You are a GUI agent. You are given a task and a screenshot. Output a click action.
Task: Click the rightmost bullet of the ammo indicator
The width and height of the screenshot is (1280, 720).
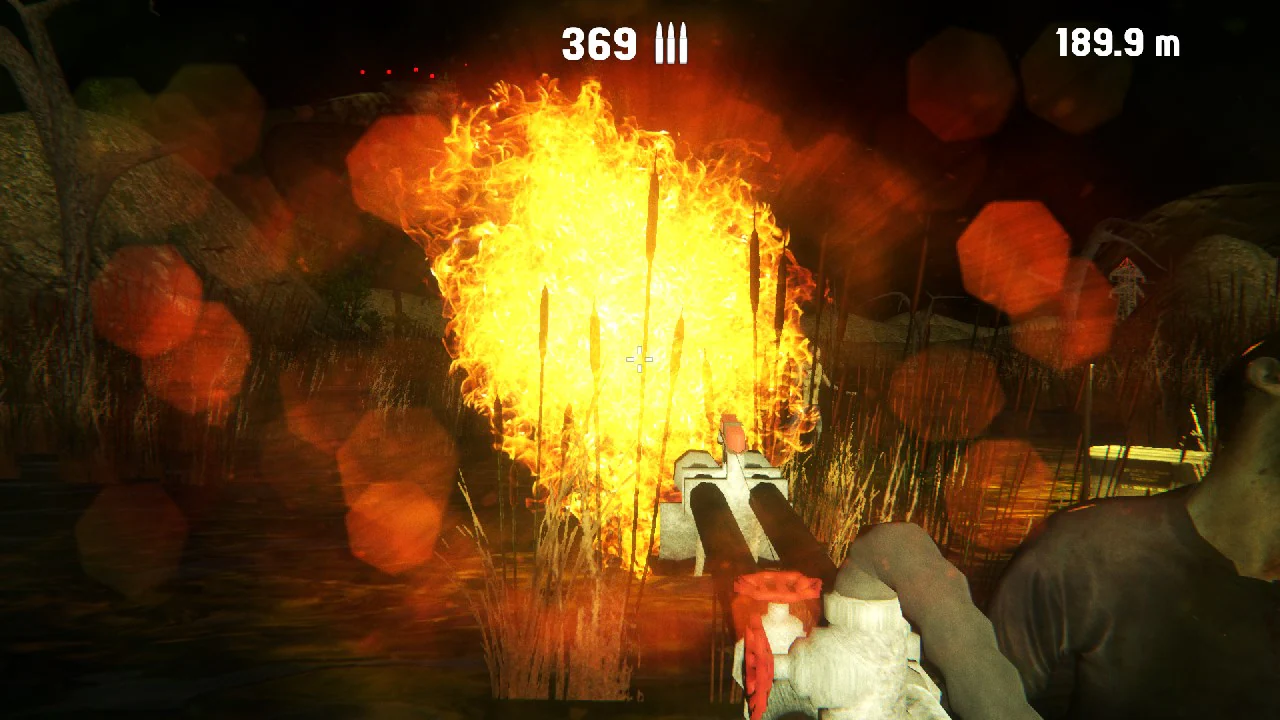(x=683, y=43)
